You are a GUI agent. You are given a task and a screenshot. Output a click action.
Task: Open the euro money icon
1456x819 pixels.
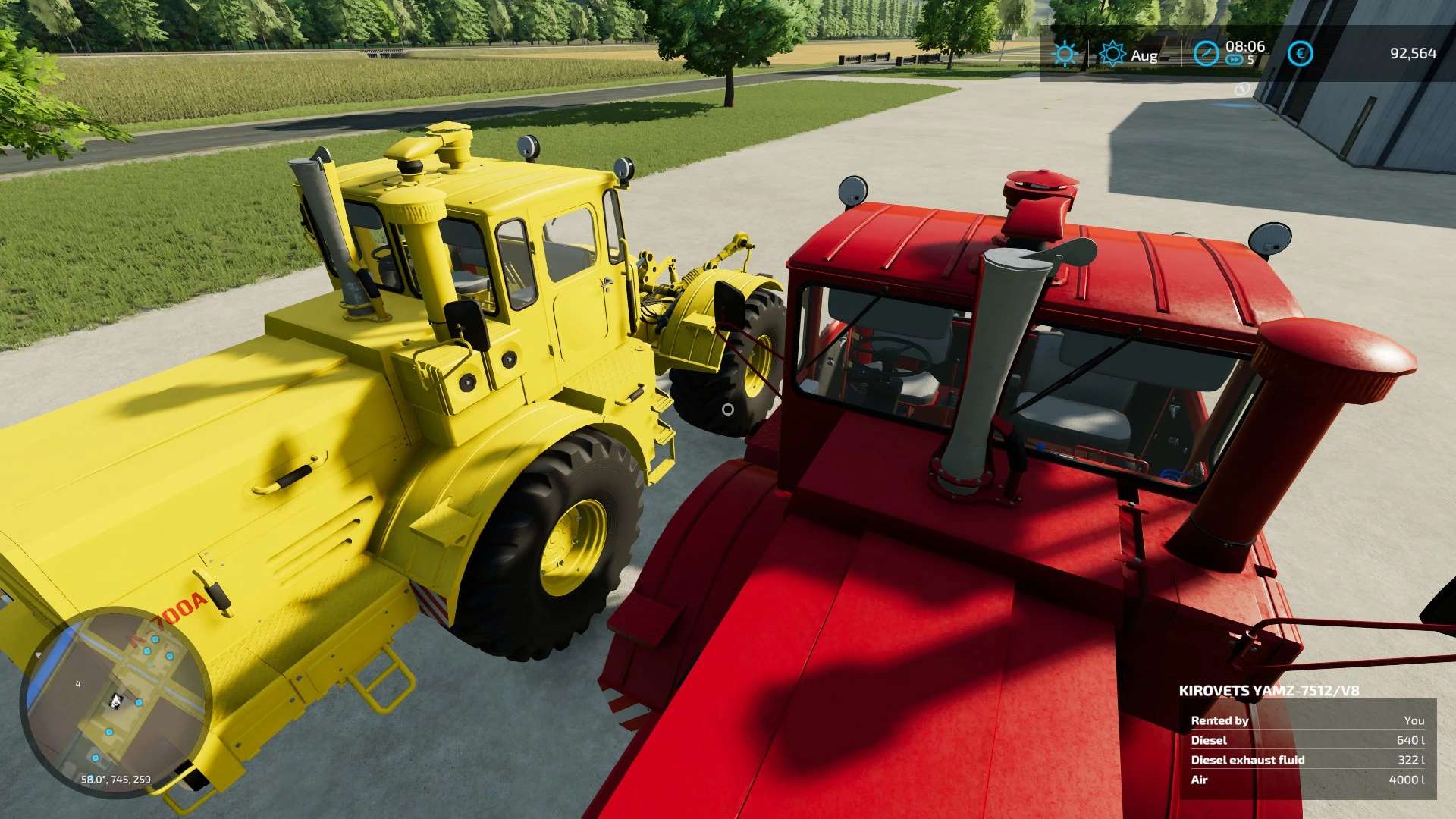click(1300, 54)
